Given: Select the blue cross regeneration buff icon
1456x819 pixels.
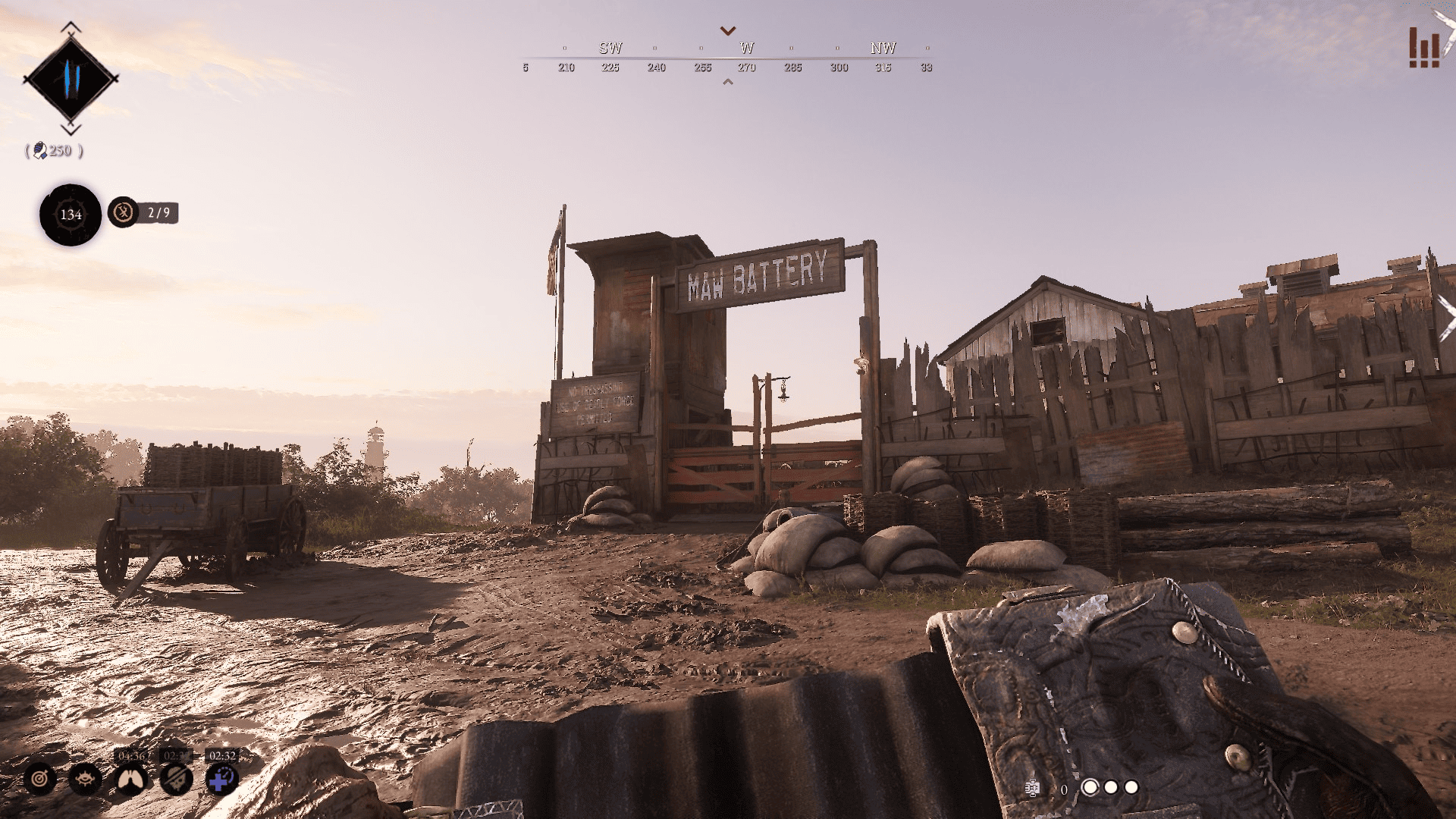Looking at the screenshot, I should click(221, 779).
